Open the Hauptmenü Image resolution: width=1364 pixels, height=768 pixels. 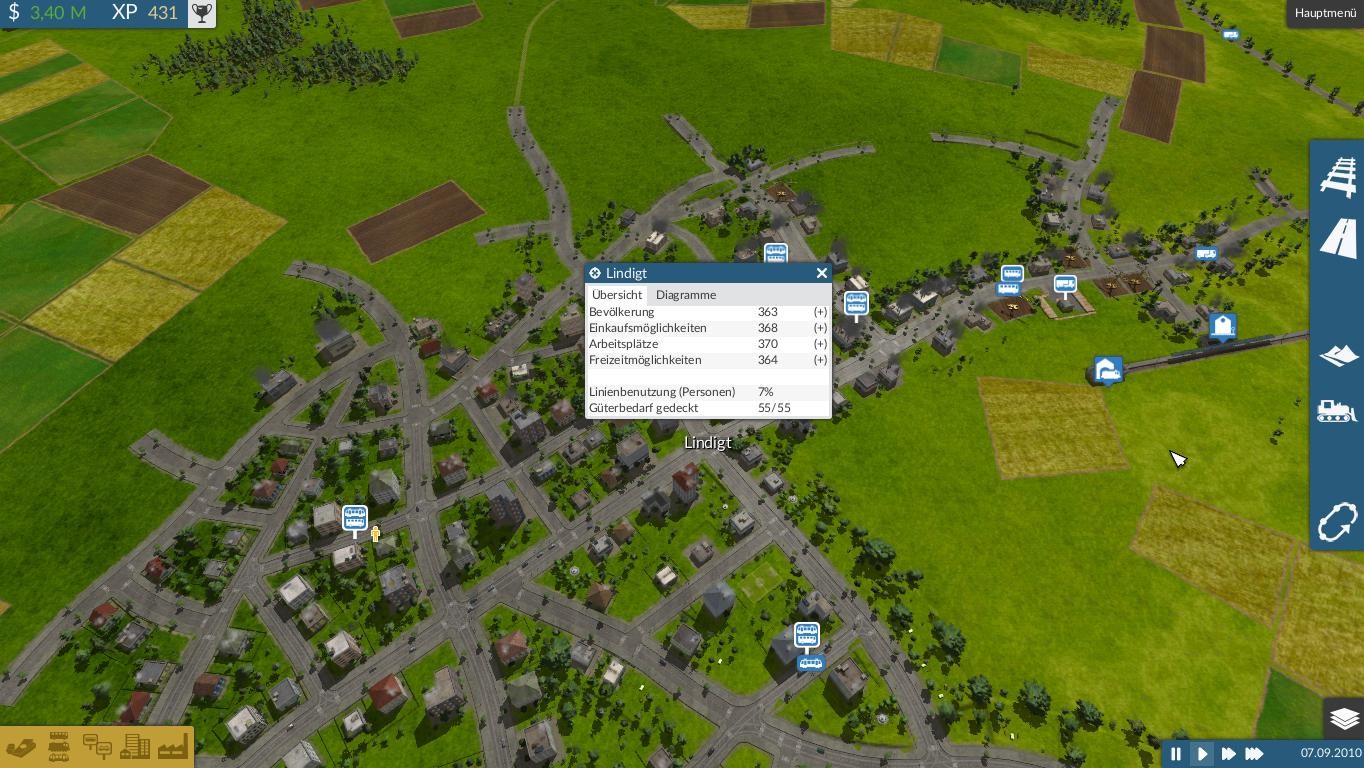pos(1325,13)
